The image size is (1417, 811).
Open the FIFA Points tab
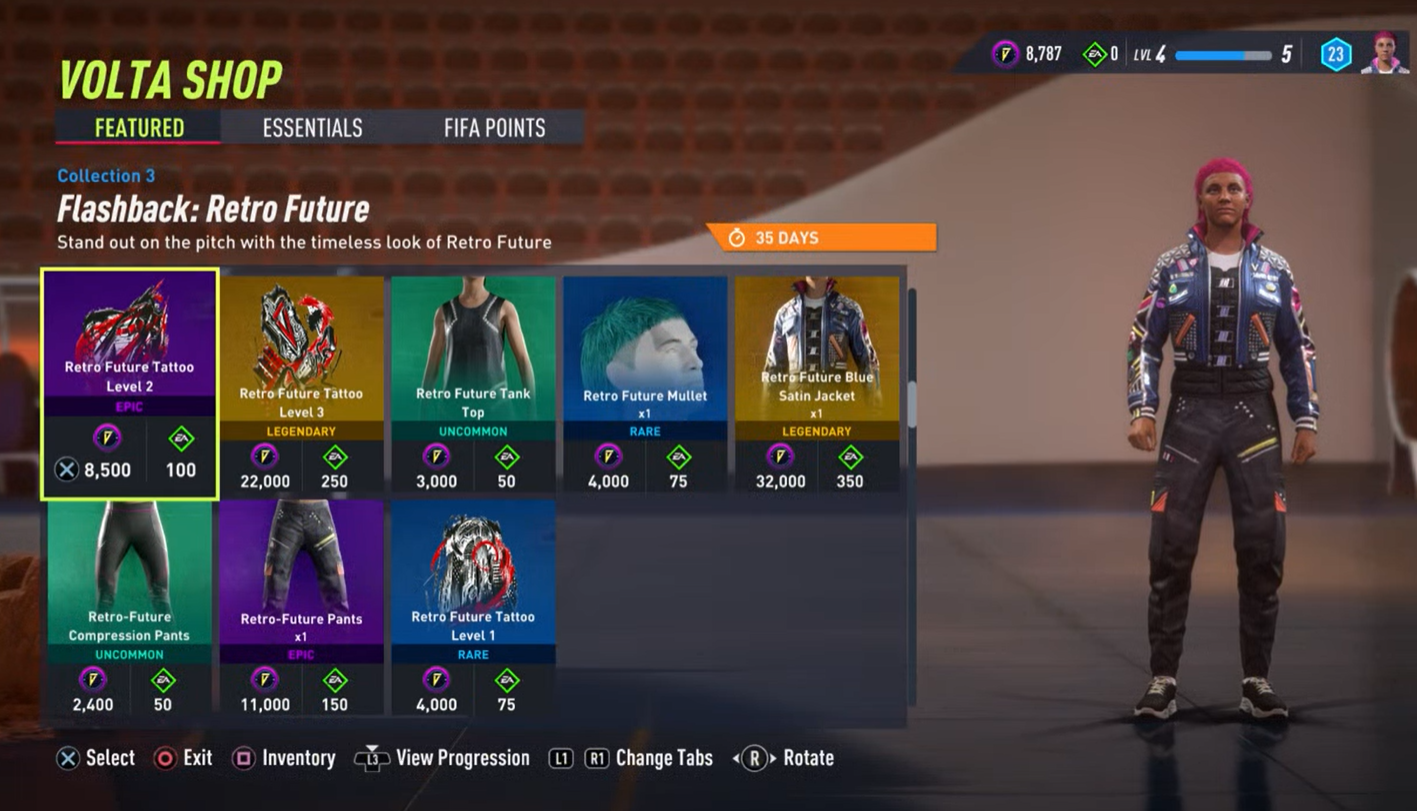point(496,128)
